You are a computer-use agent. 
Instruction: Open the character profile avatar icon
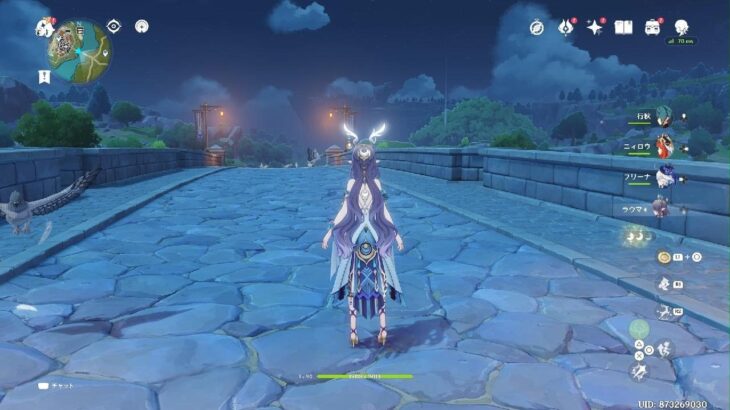(x=682, y=26)
